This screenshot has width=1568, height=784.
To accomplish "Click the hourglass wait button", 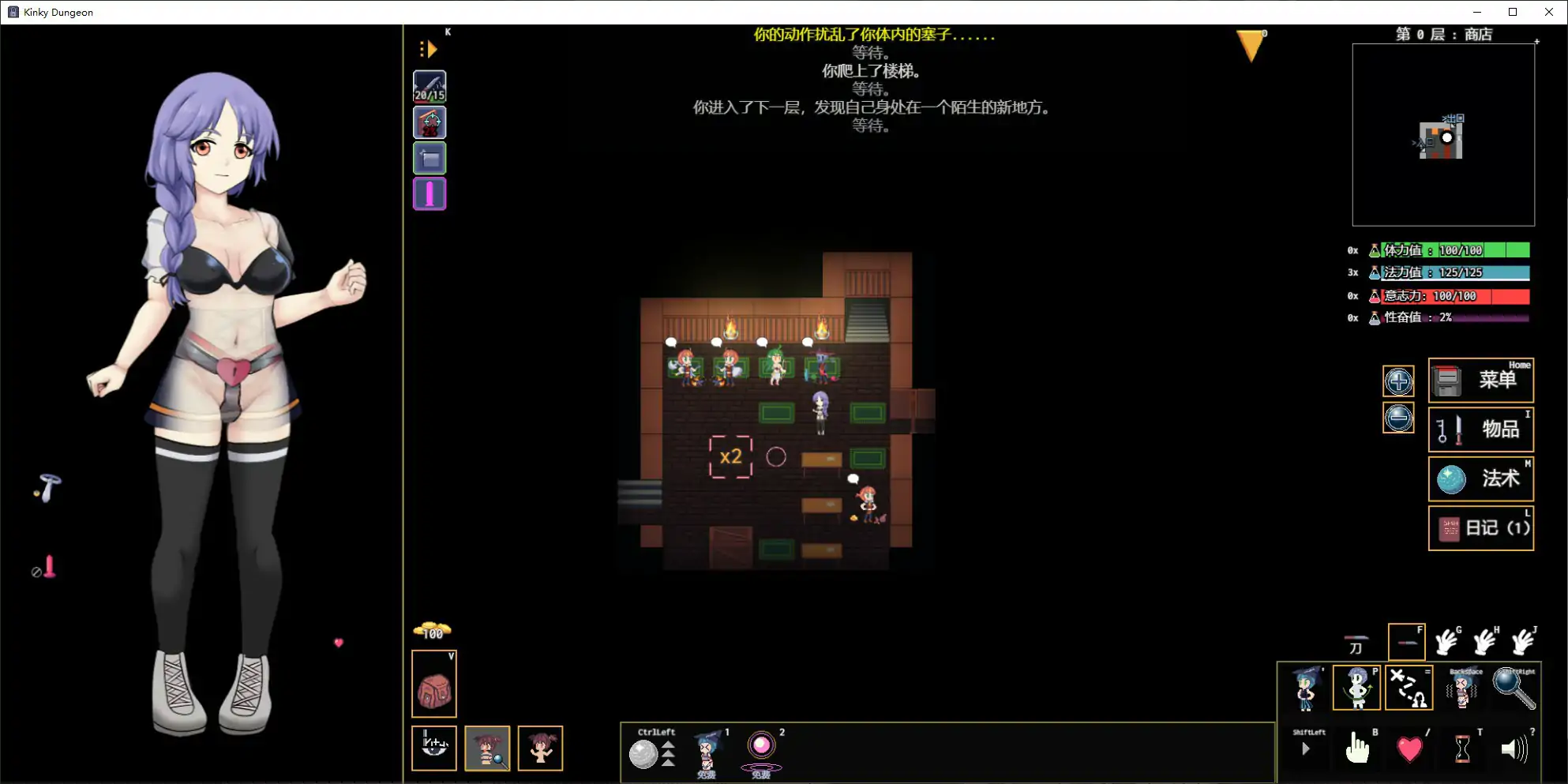I will coord(1461,748).
